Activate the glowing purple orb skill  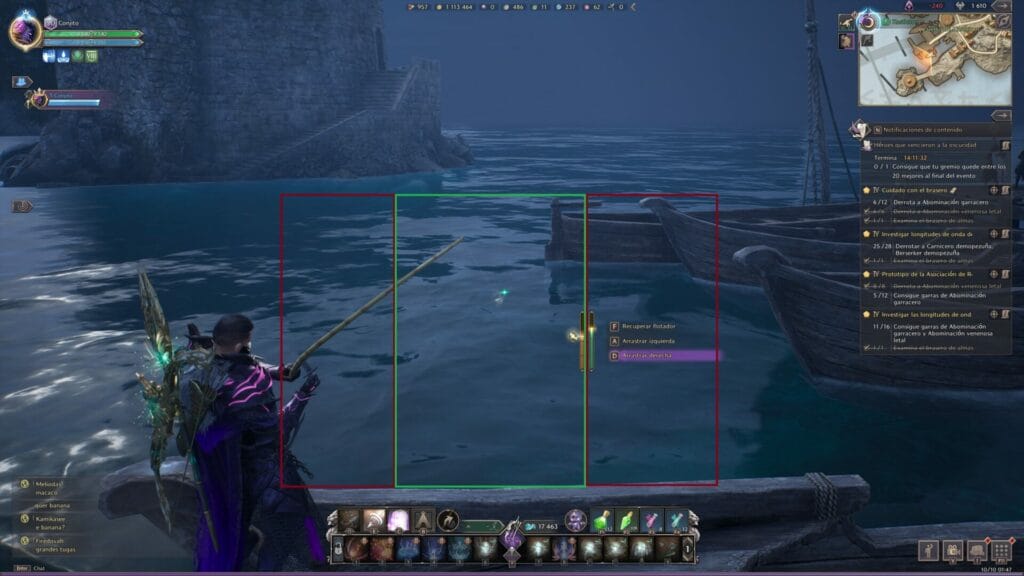(398, 521)
